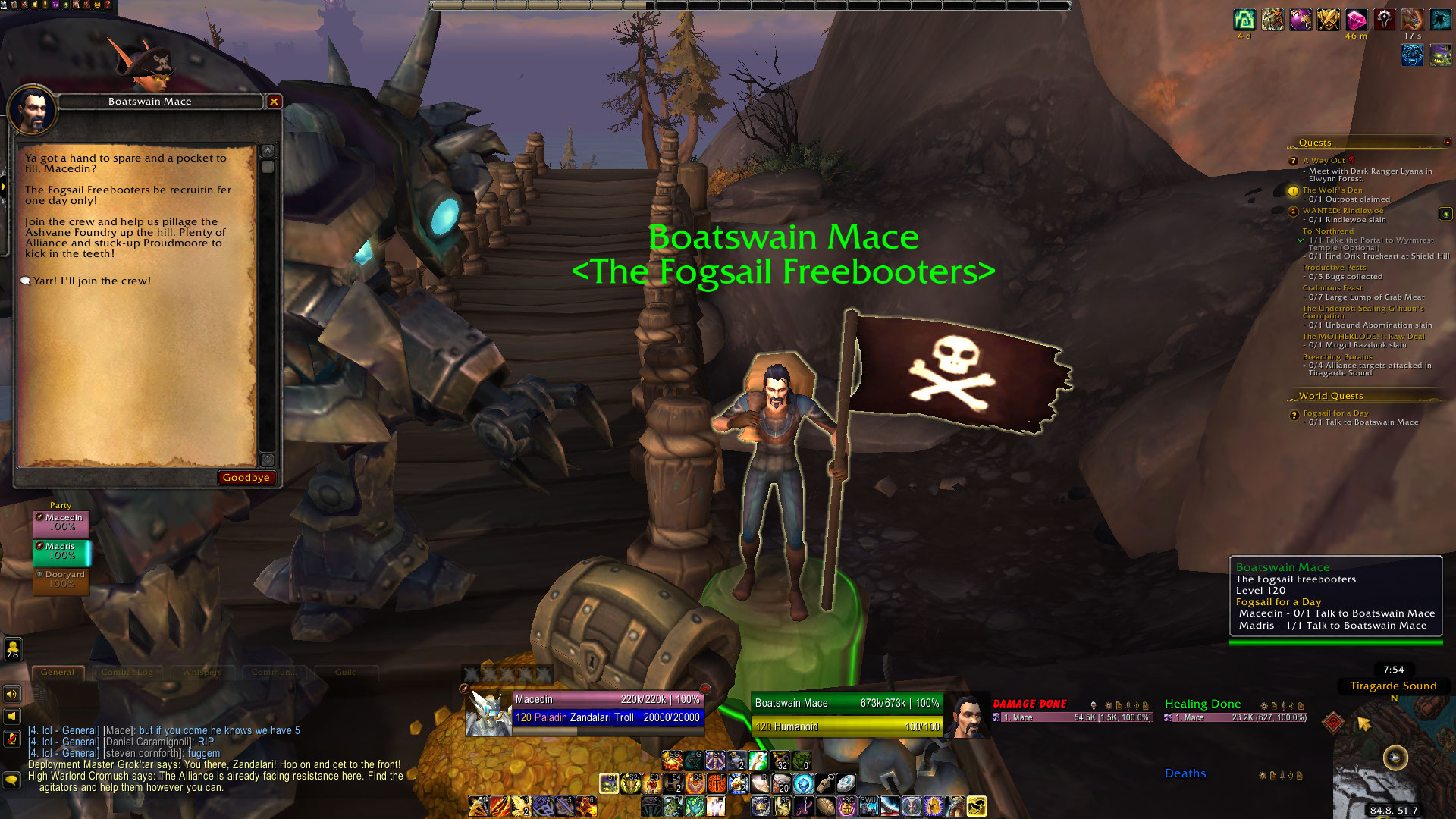Choose "Yarr! I'll join the crew!" reply

click(x=92, y=281)
